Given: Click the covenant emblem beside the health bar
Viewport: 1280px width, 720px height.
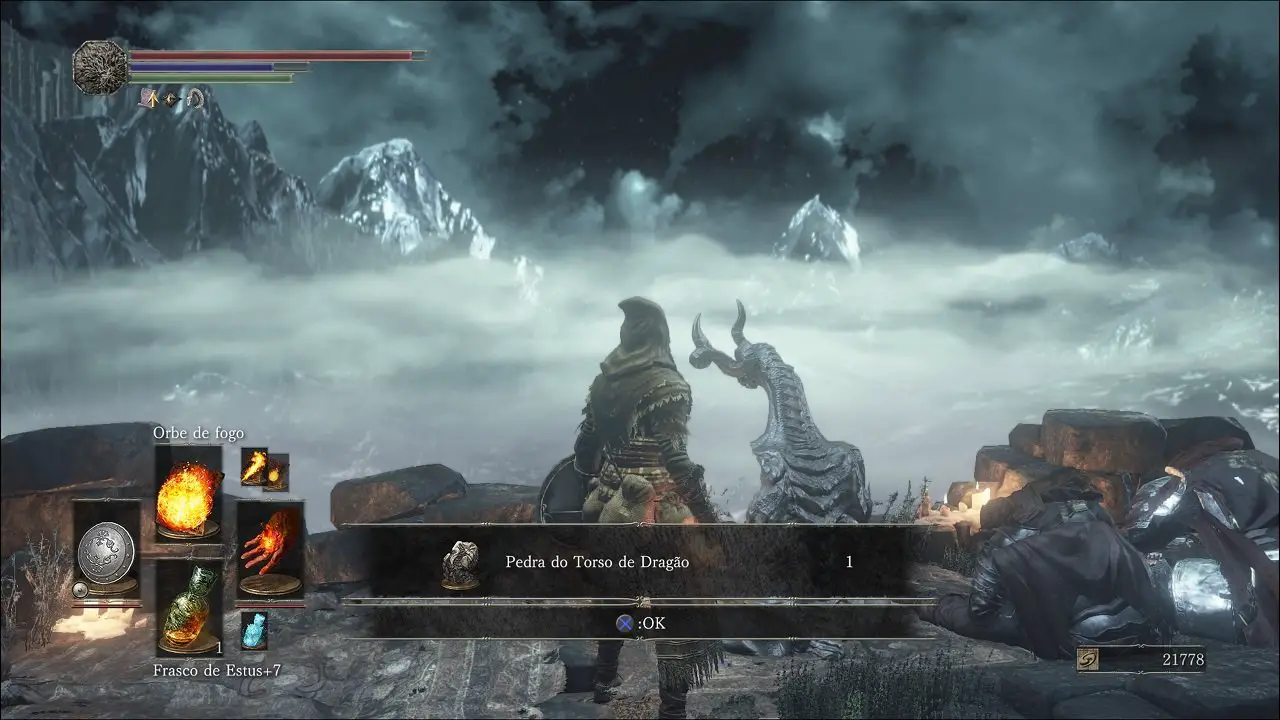Looking at the screenshot, I should tap(100, 67).
